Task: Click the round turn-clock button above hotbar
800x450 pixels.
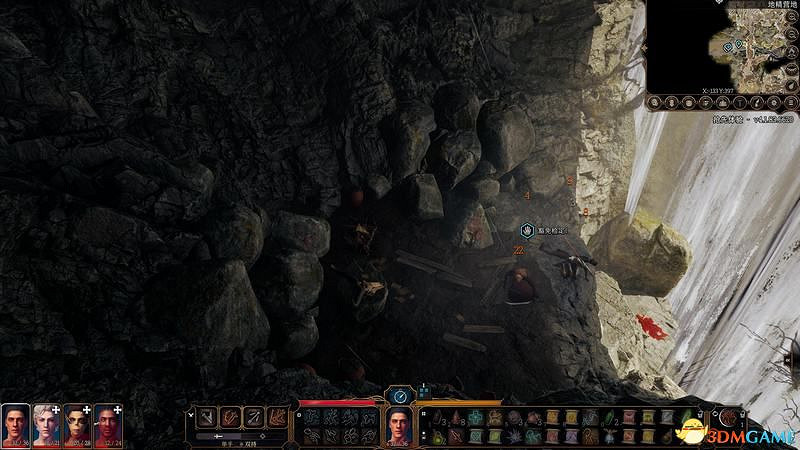Action: pyautogui.click(x=400, y=396)
